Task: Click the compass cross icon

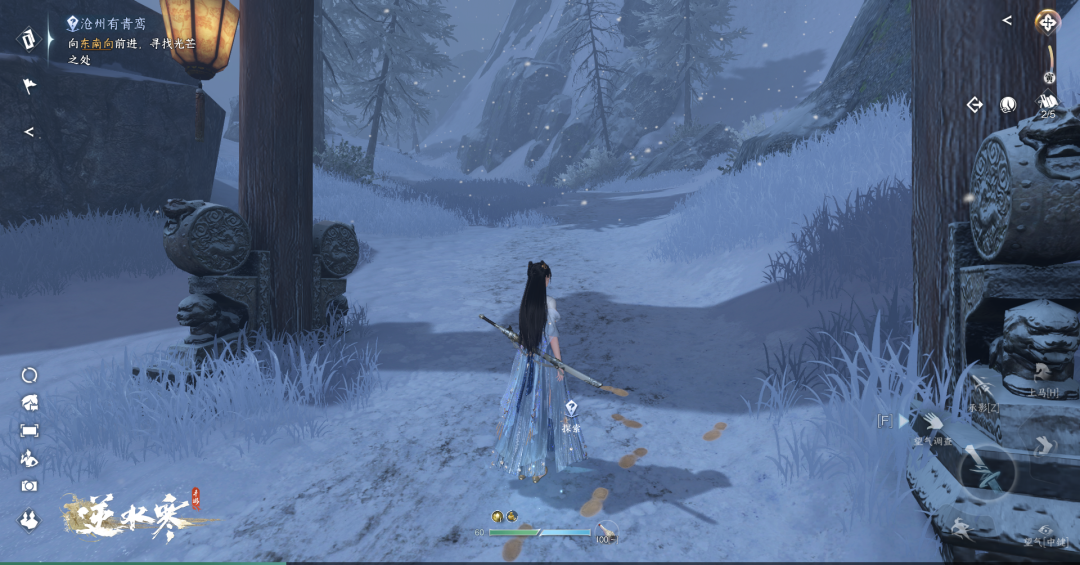Action: click(1047, 21)
